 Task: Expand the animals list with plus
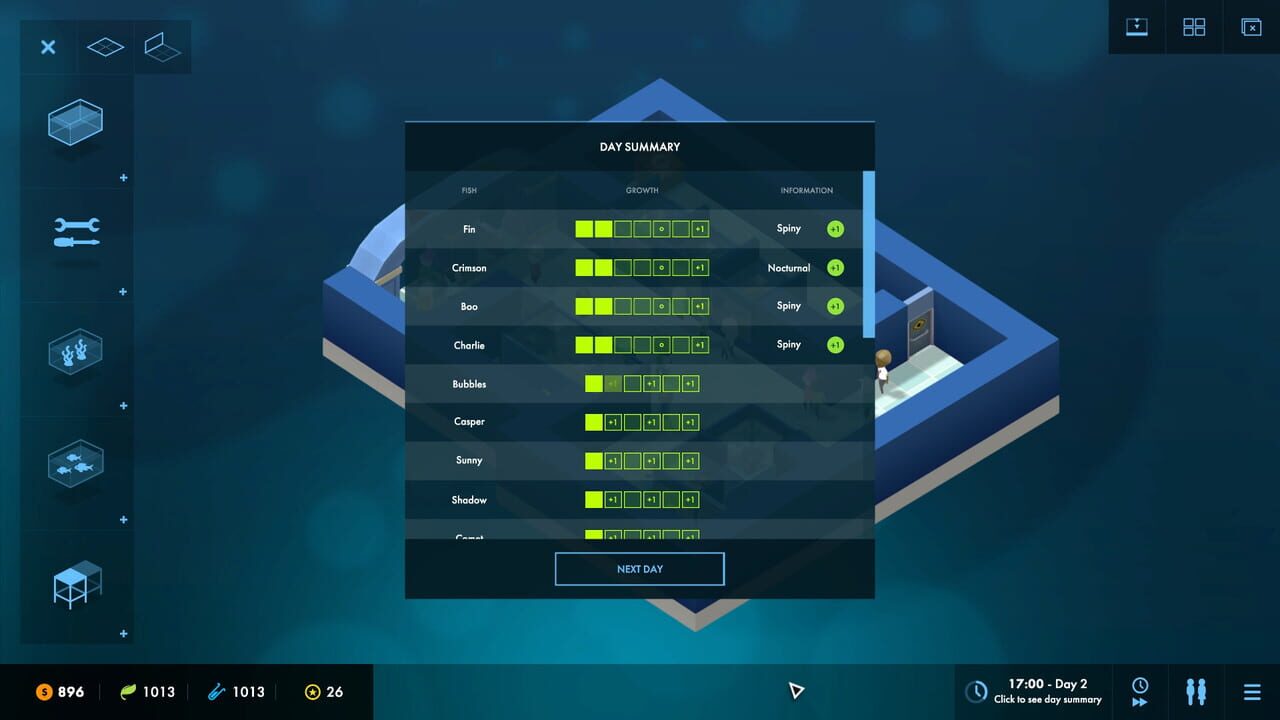pos(123,519)
